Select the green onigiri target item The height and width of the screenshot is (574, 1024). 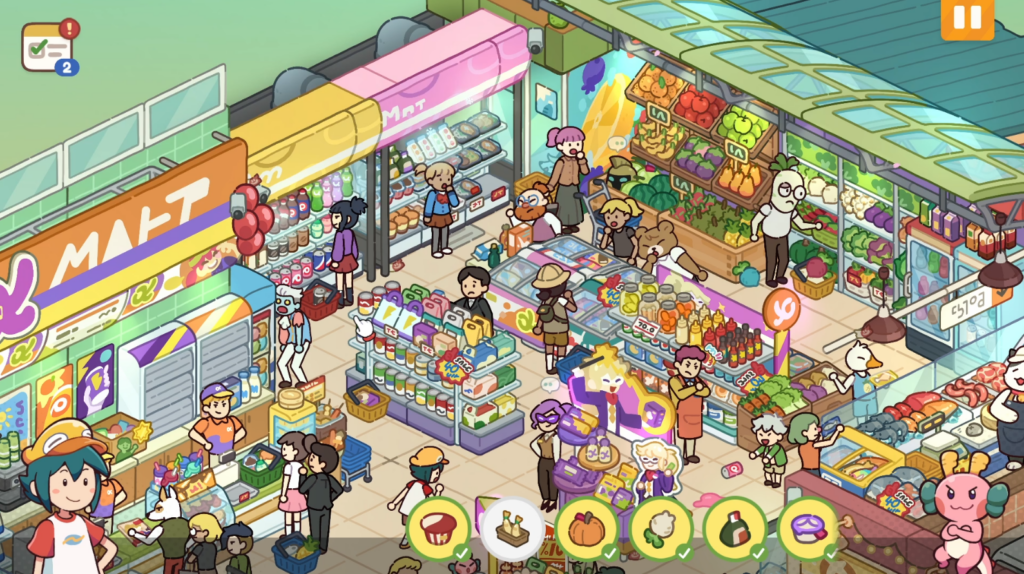(x=734, y=528)
